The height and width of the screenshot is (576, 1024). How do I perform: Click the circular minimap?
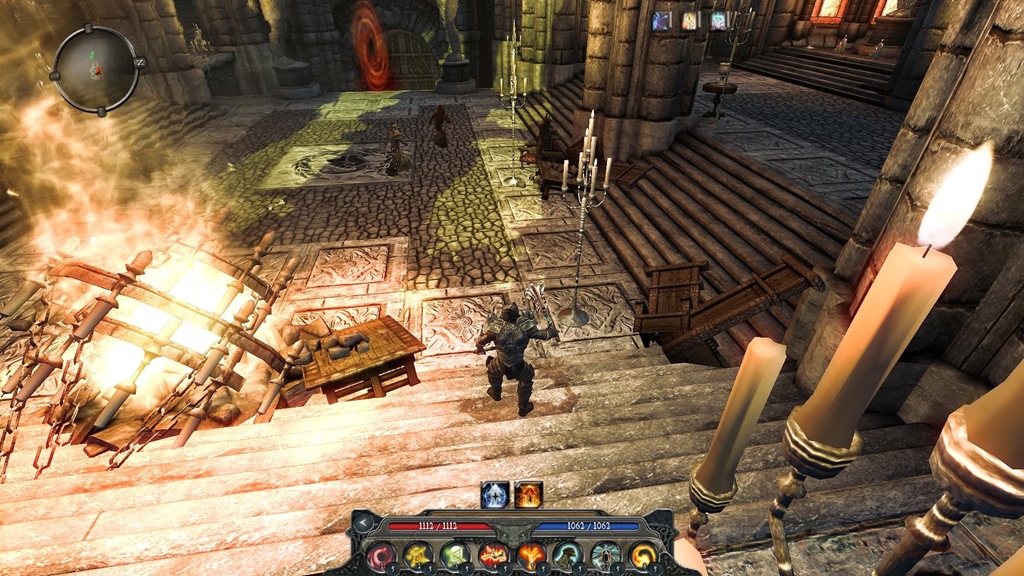point(95,68)
